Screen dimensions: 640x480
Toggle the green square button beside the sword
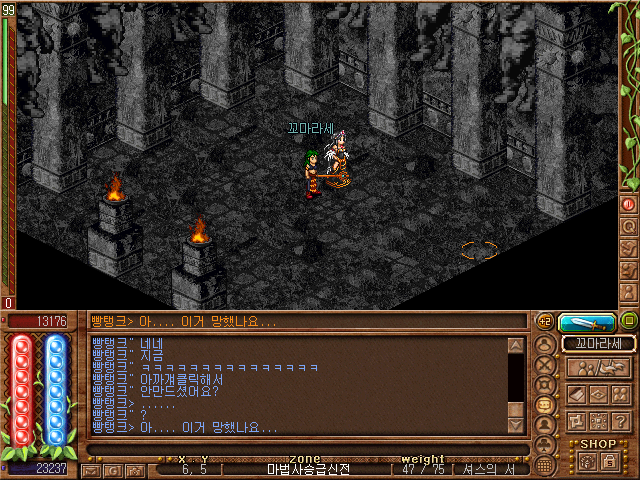(628, 322)
